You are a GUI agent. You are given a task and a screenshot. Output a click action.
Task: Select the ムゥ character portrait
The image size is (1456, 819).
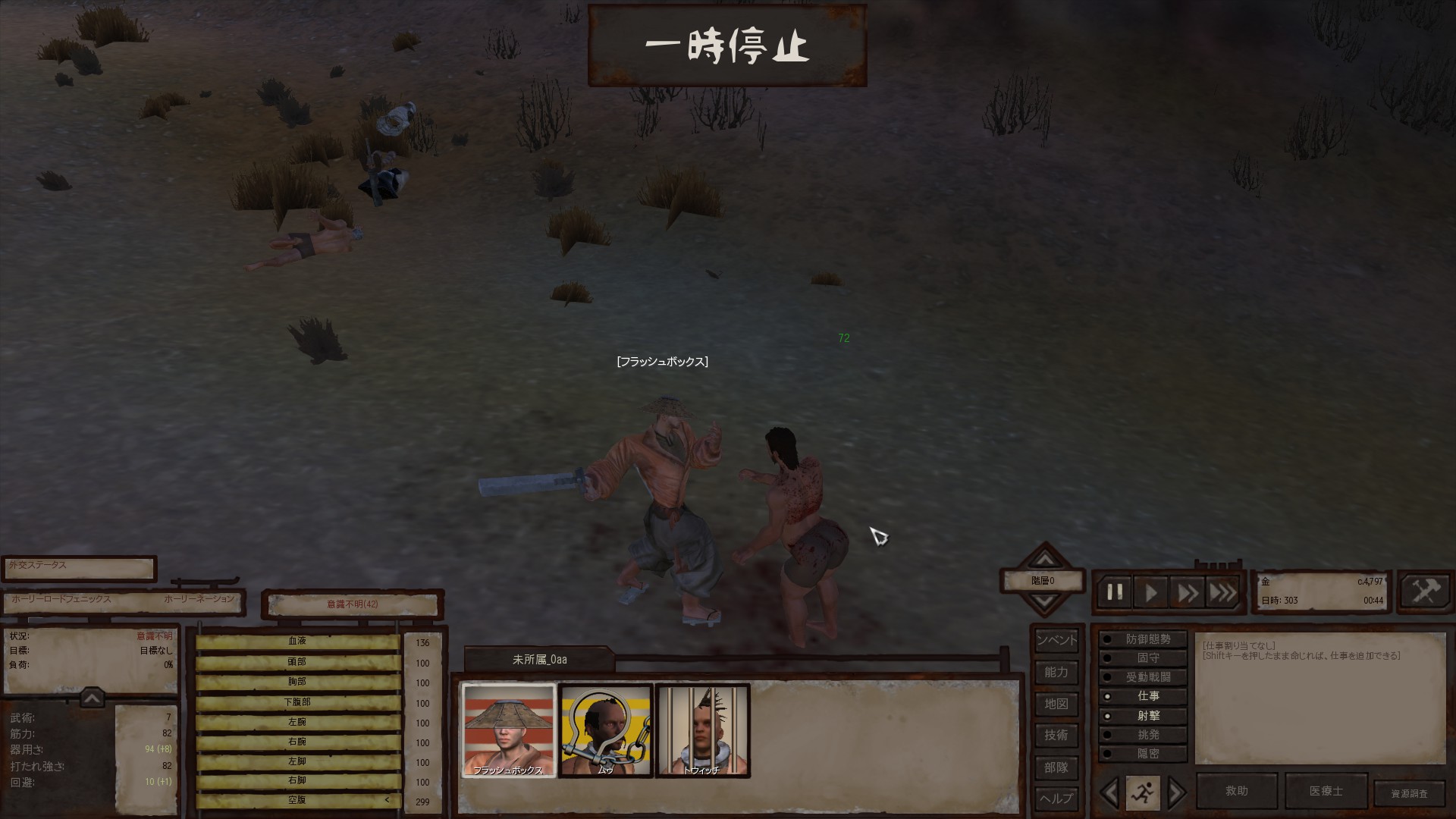point(605,730)
